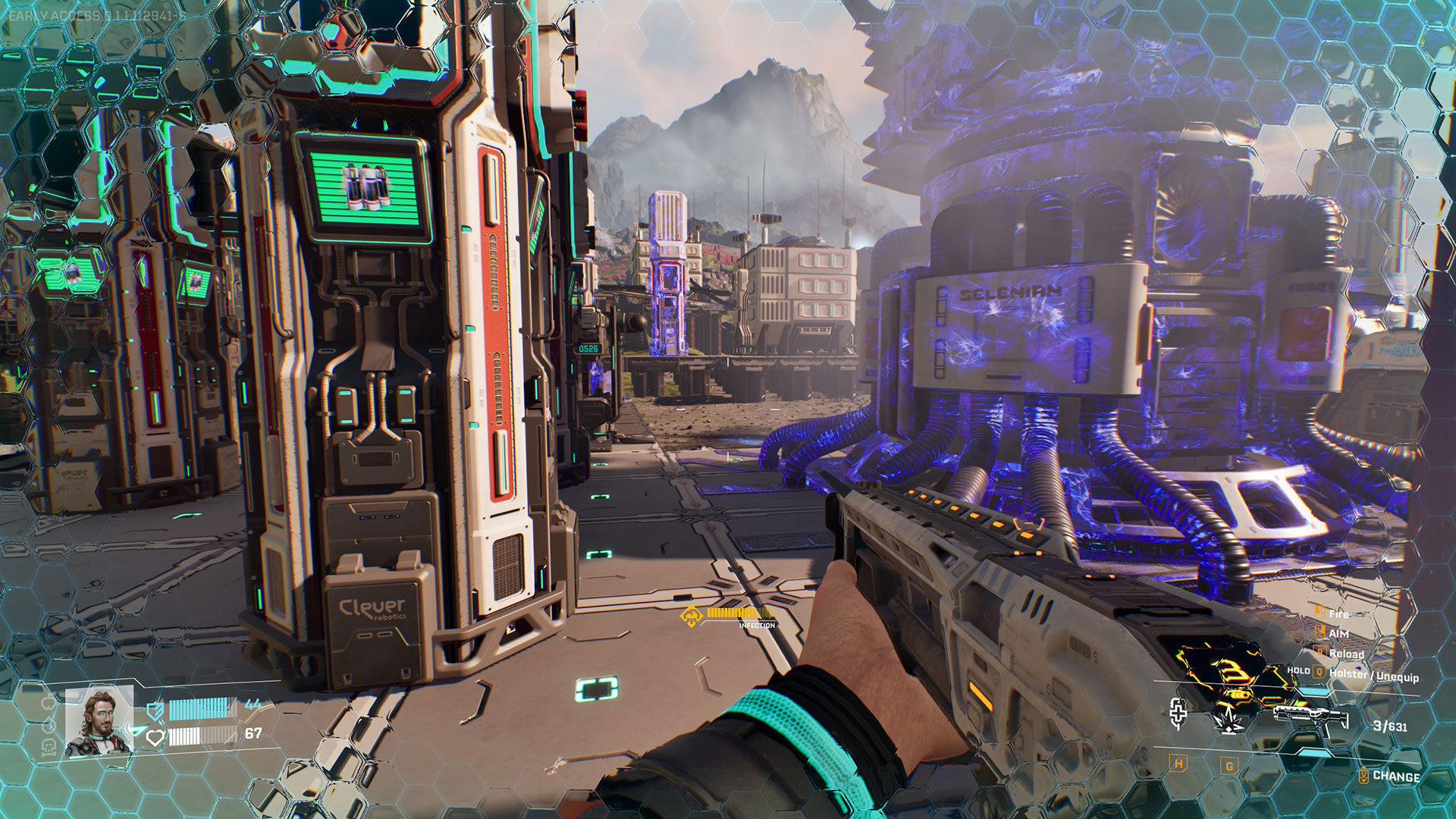
Task: Select the medkit ability icon
Action: tap(1178, 713)
